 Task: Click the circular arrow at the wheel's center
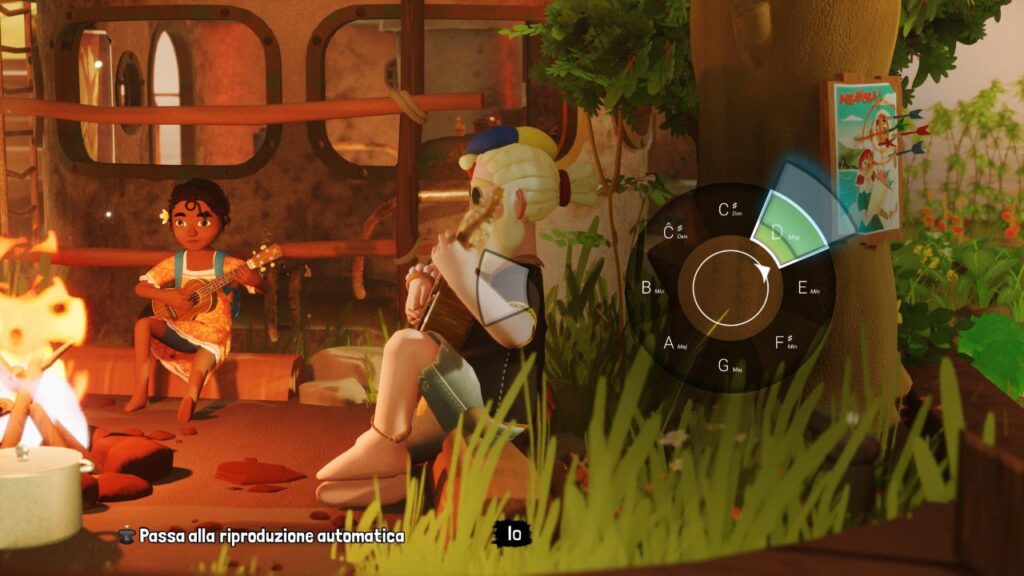[730, 288]
